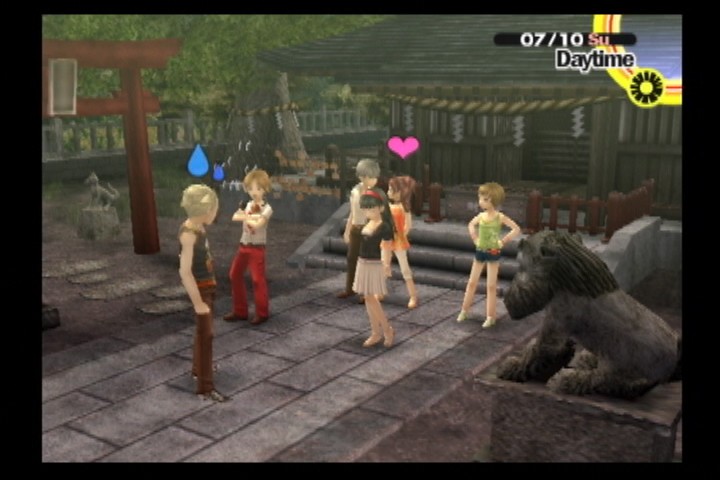Click the sunny weather icon
The height and width of the screenshot is (480, 720).
[x=648, y=87]
